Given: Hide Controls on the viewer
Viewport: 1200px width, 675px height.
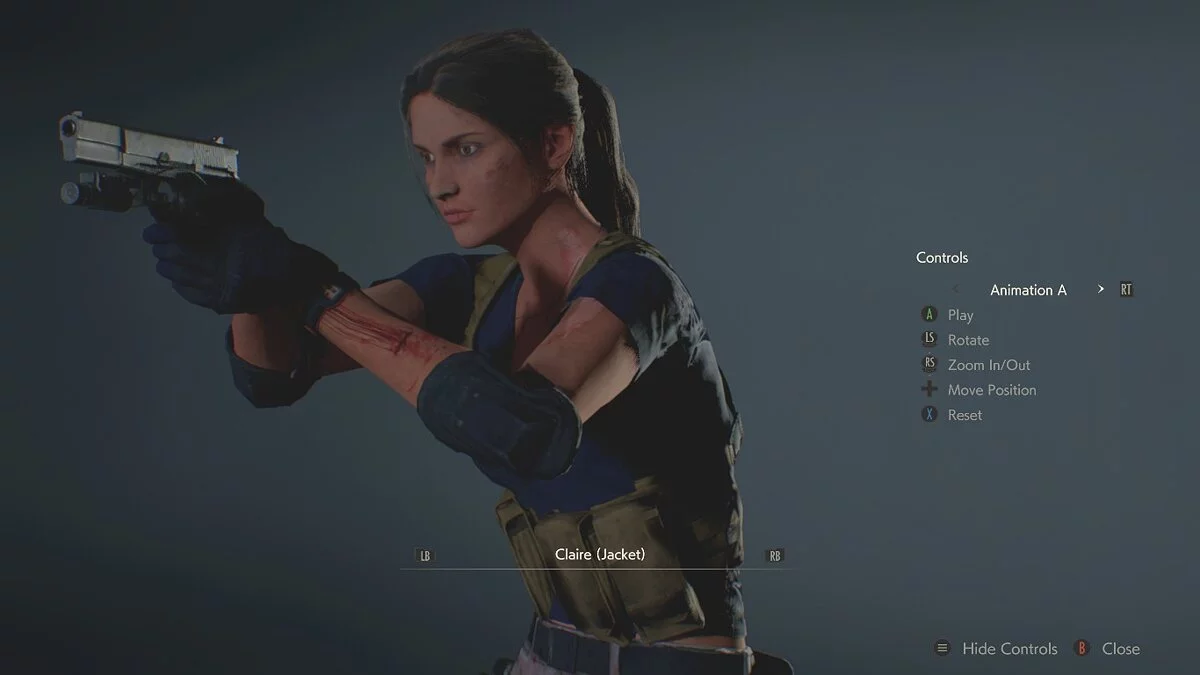Looking at the screenshot, I should pos(1009,649).
